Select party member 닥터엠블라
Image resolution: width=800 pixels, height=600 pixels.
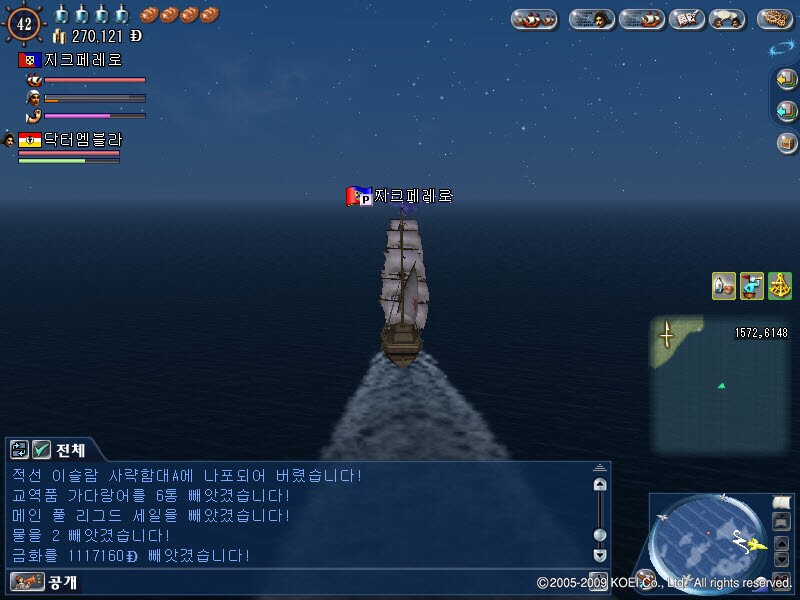coord(80,140)
